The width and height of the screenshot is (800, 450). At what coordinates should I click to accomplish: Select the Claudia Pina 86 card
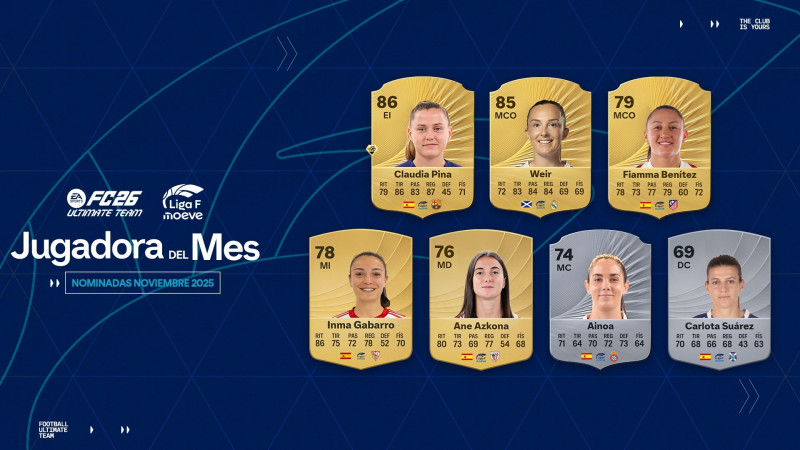[422, 145]
